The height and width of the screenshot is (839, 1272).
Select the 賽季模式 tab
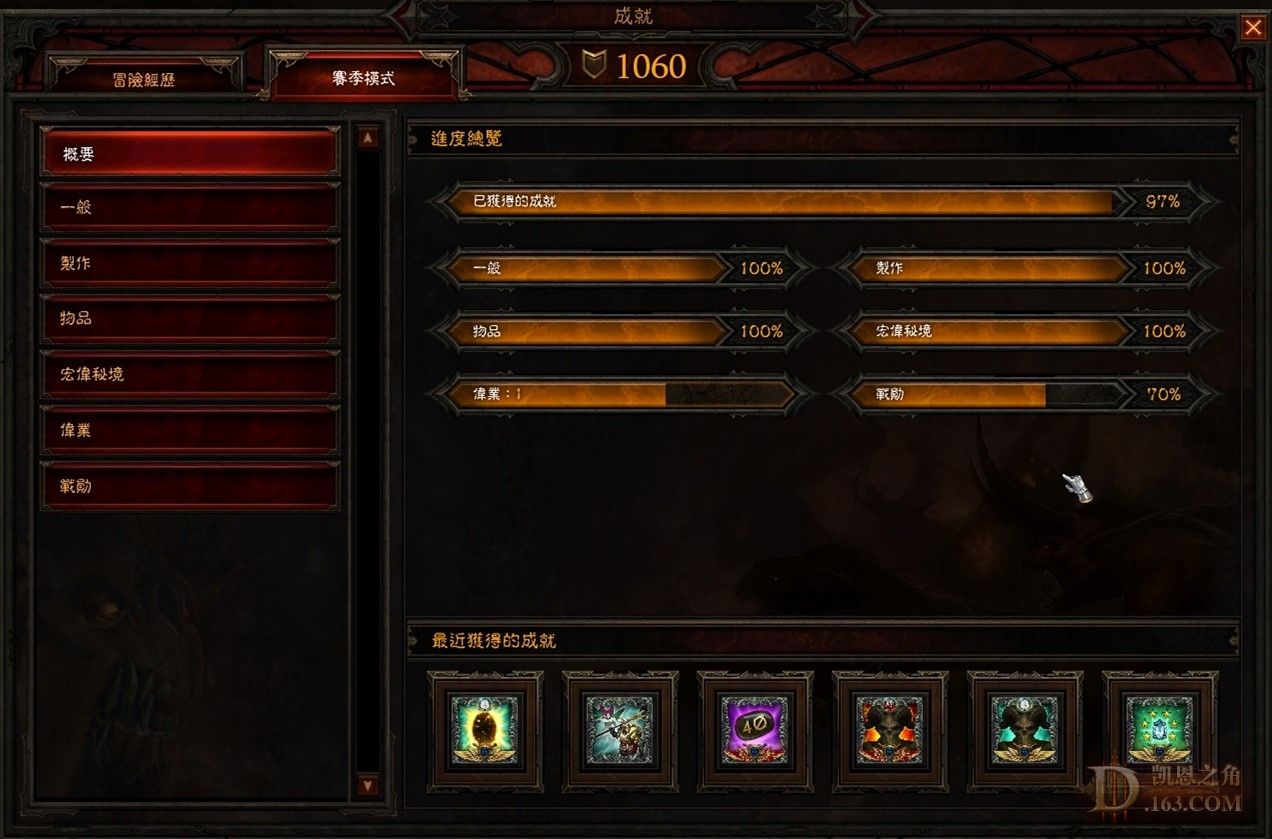pyautogui.click(x=364, y=77)
